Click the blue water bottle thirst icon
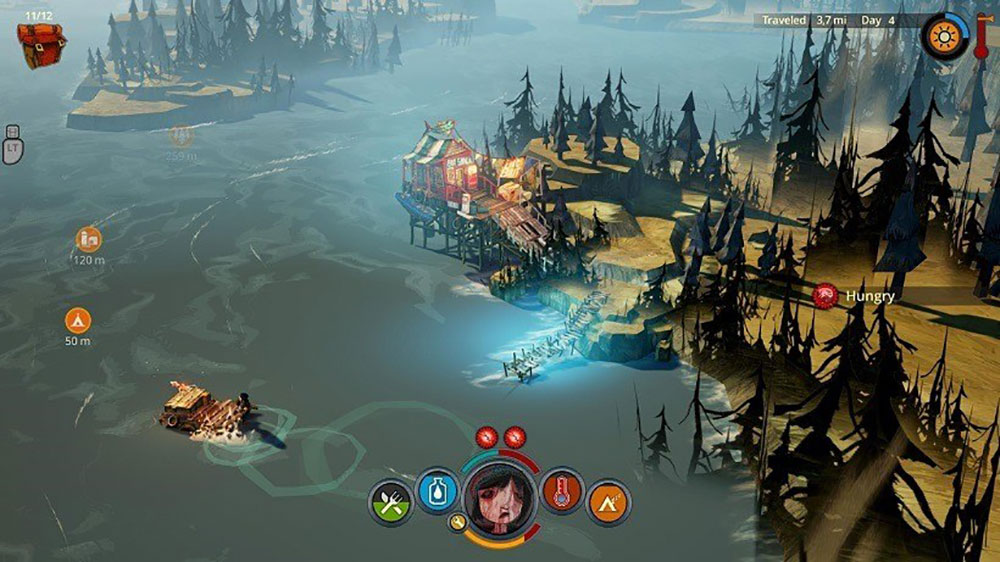 click(x=437, y=492)
